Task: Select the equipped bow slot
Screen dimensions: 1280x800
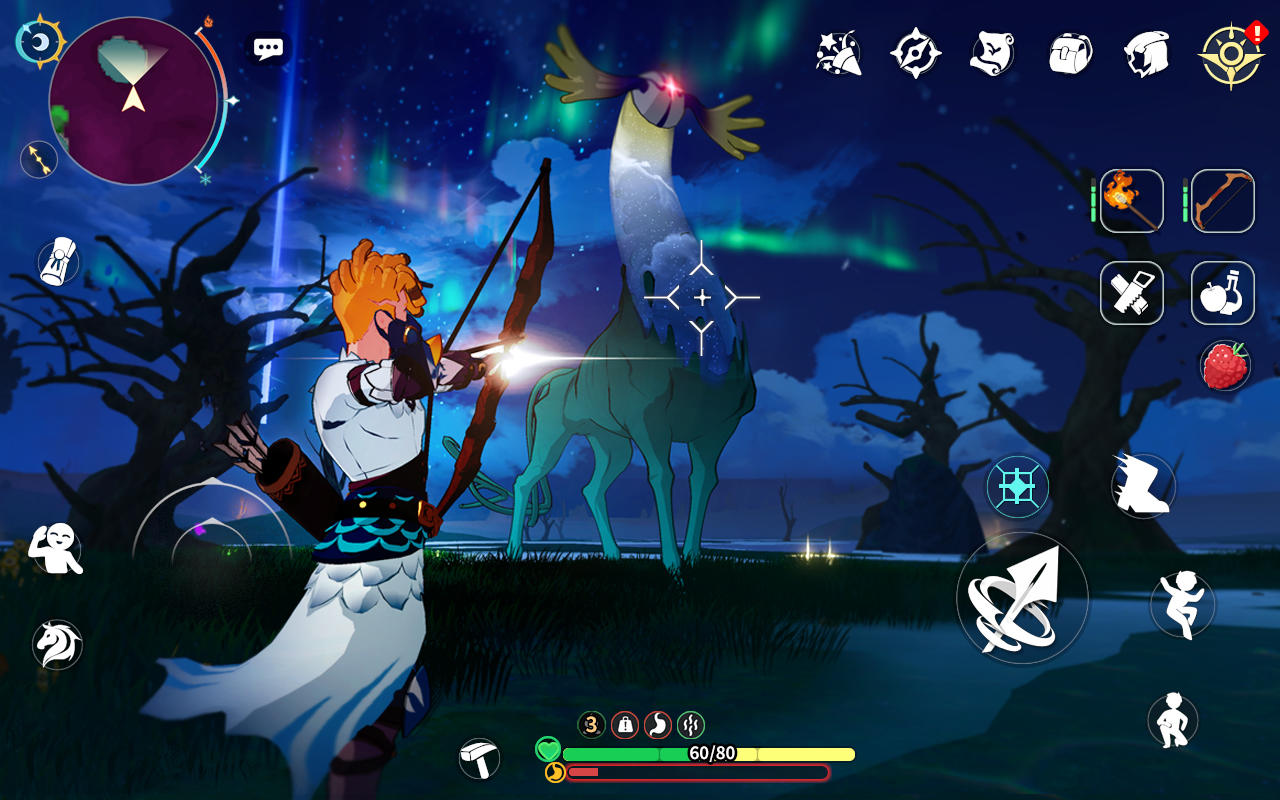Action: coord(1222,200)
